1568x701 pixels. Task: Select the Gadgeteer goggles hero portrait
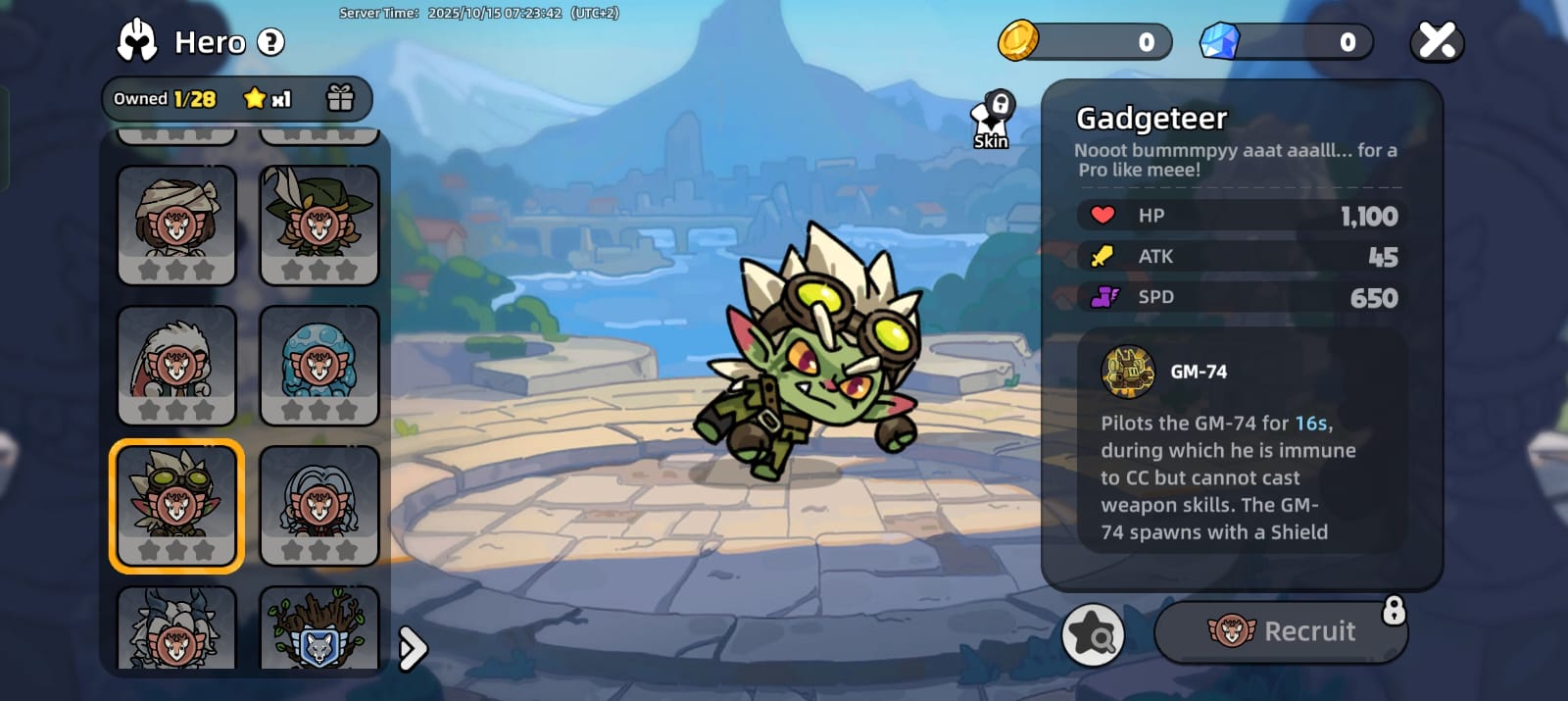coord(176,505)
